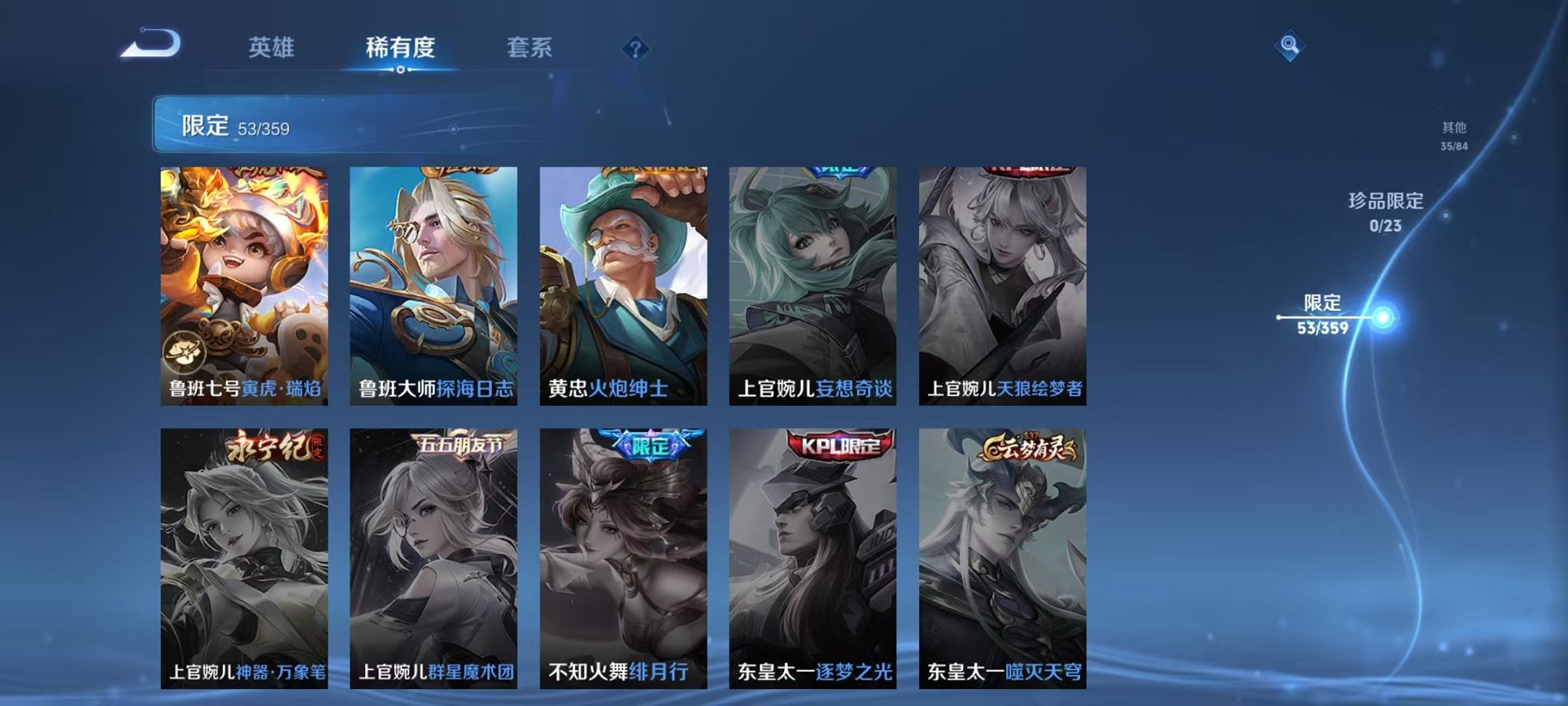Select the 稀有度 tab
1568x706 pixels.
point(399,48)
